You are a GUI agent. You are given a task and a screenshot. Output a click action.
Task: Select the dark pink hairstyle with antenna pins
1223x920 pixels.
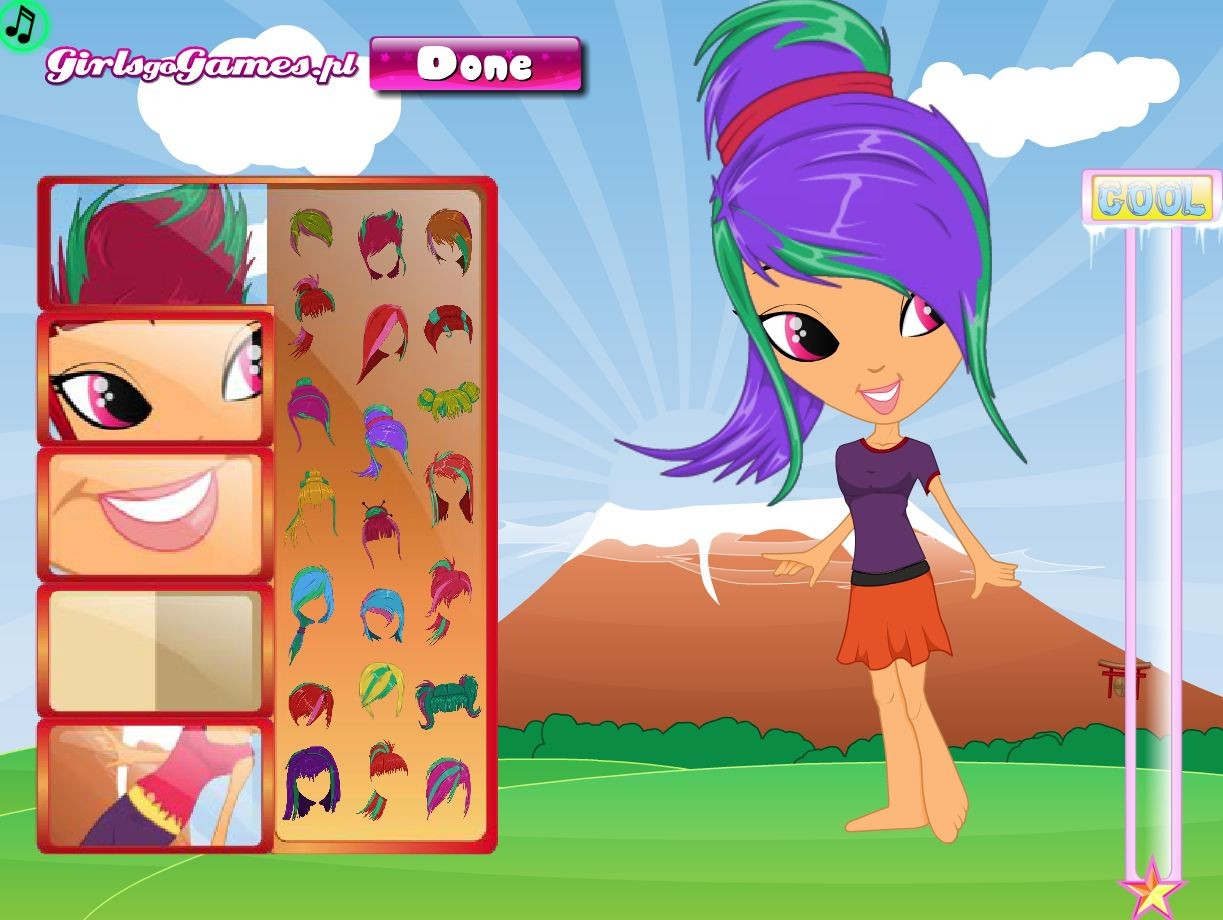(379, 530)
